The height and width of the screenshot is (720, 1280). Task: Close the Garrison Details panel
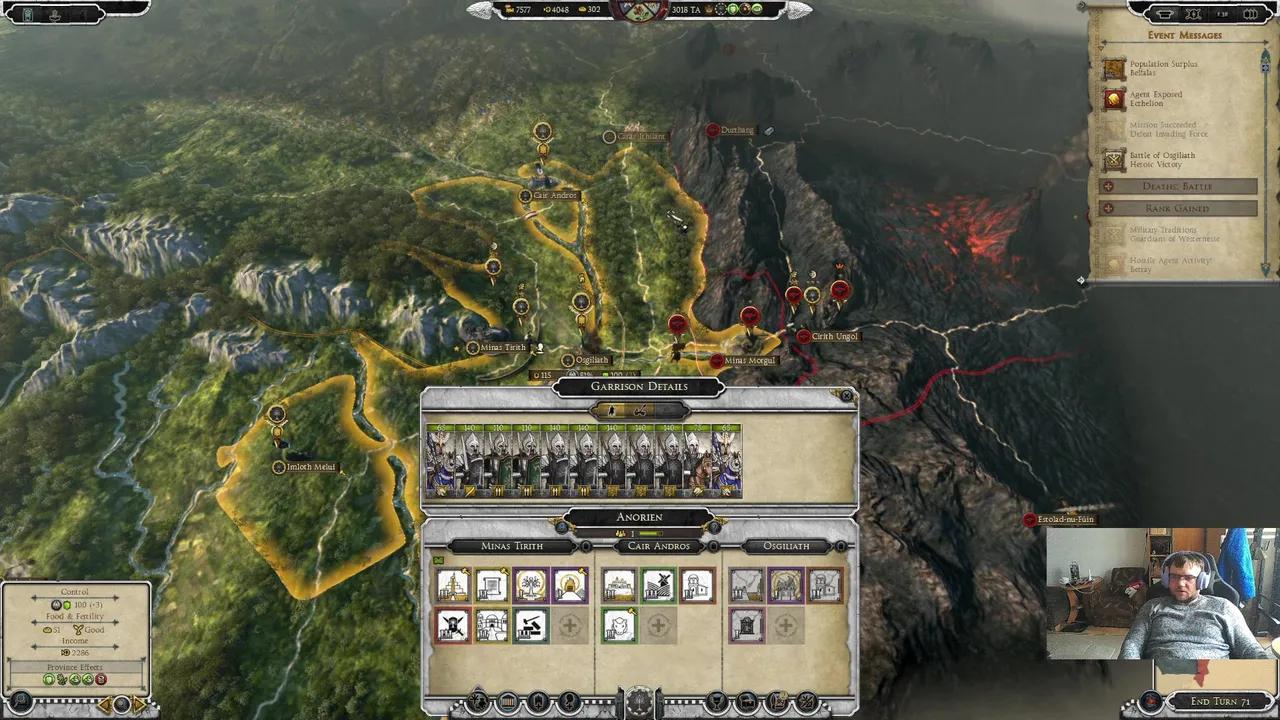point(847,396)
